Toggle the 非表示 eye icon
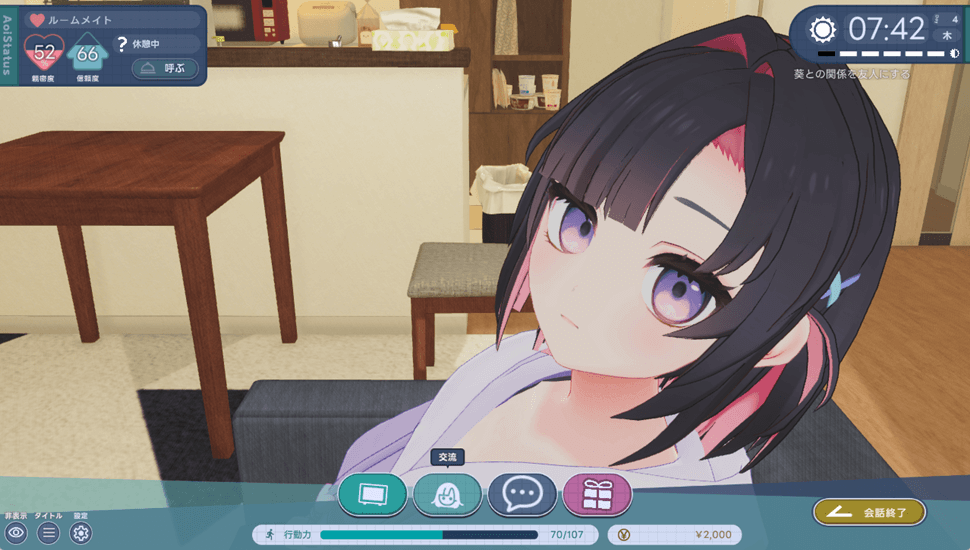This screenshot has width=970, height=550. [15, 533]
